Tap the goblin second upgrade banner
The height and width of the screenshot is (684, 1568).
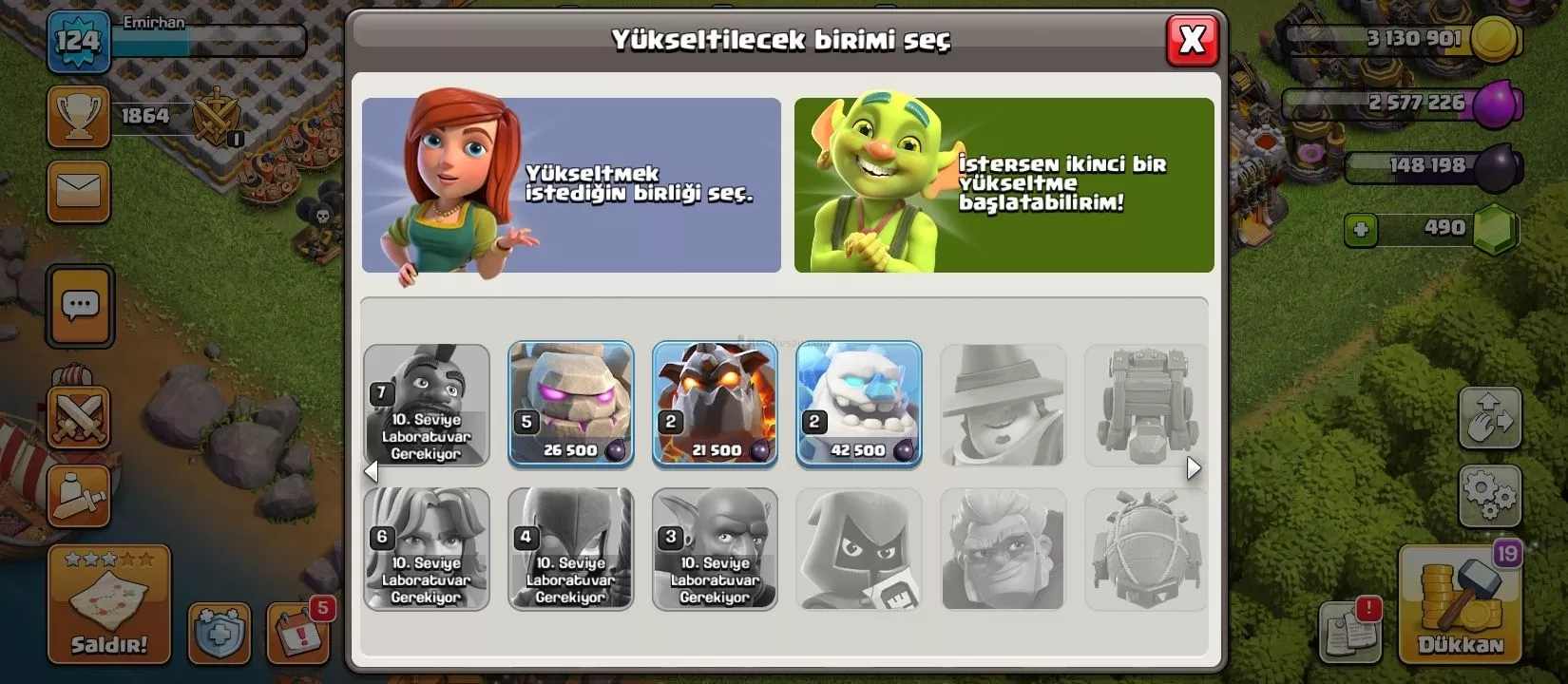pos(1004,185)
